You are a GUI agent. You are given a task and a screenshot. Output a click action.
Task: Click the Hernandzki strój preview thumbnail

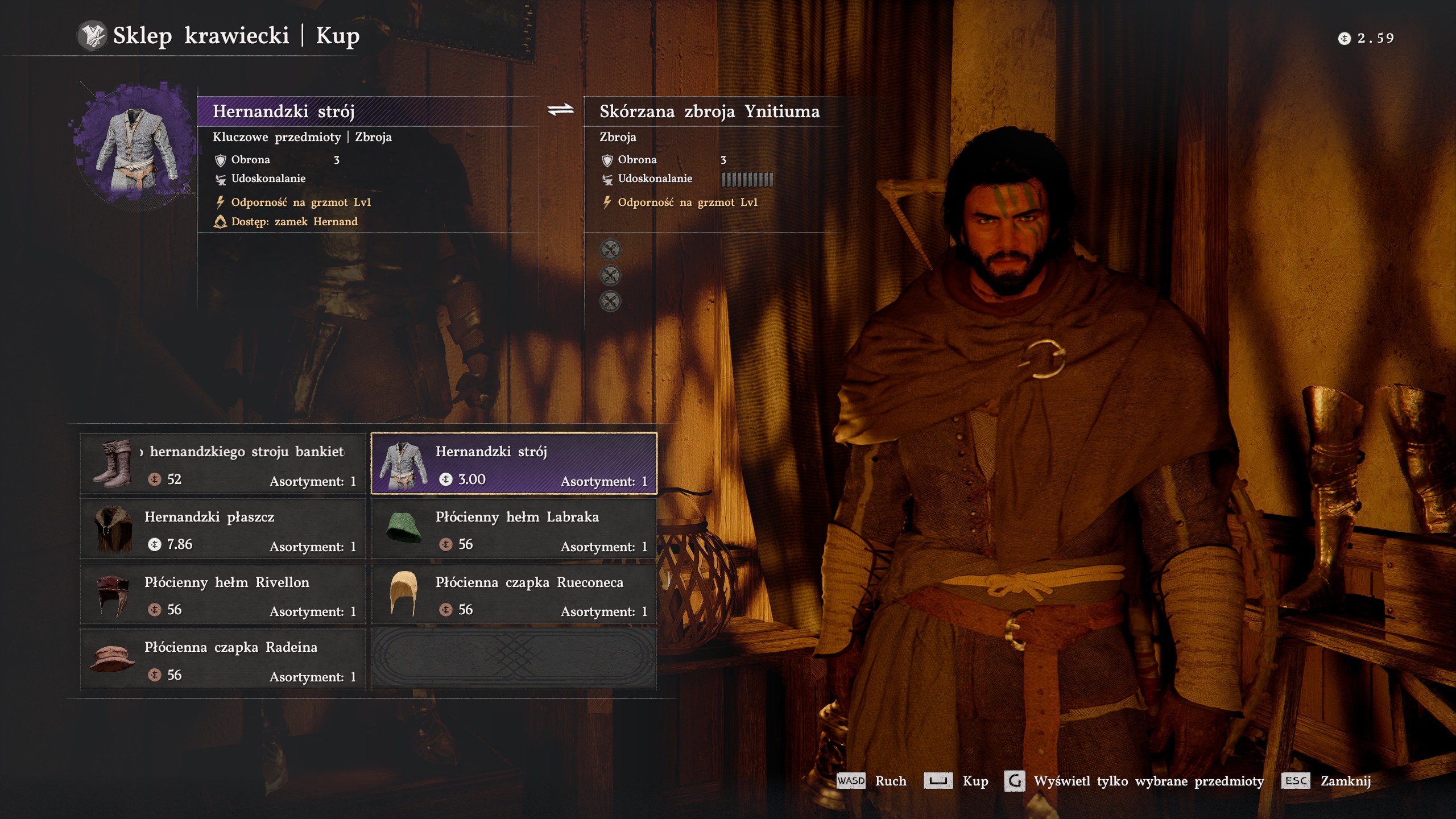(135, 148)
